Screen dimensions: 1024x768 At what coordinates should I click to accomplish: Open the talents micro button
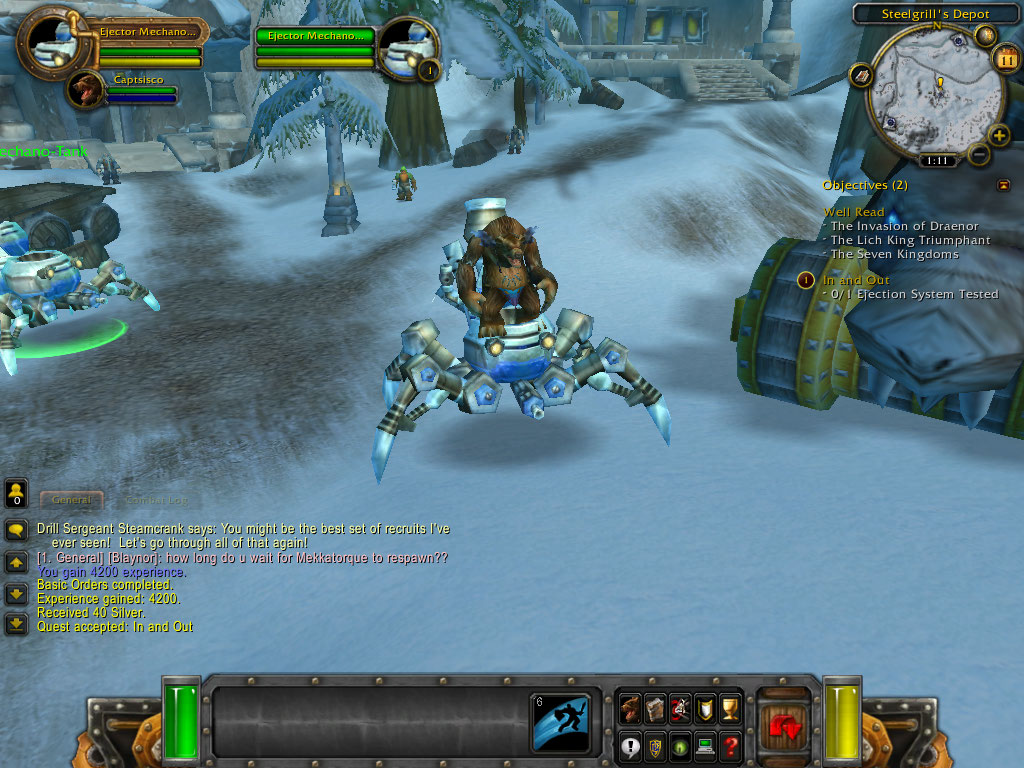[680, 709]
